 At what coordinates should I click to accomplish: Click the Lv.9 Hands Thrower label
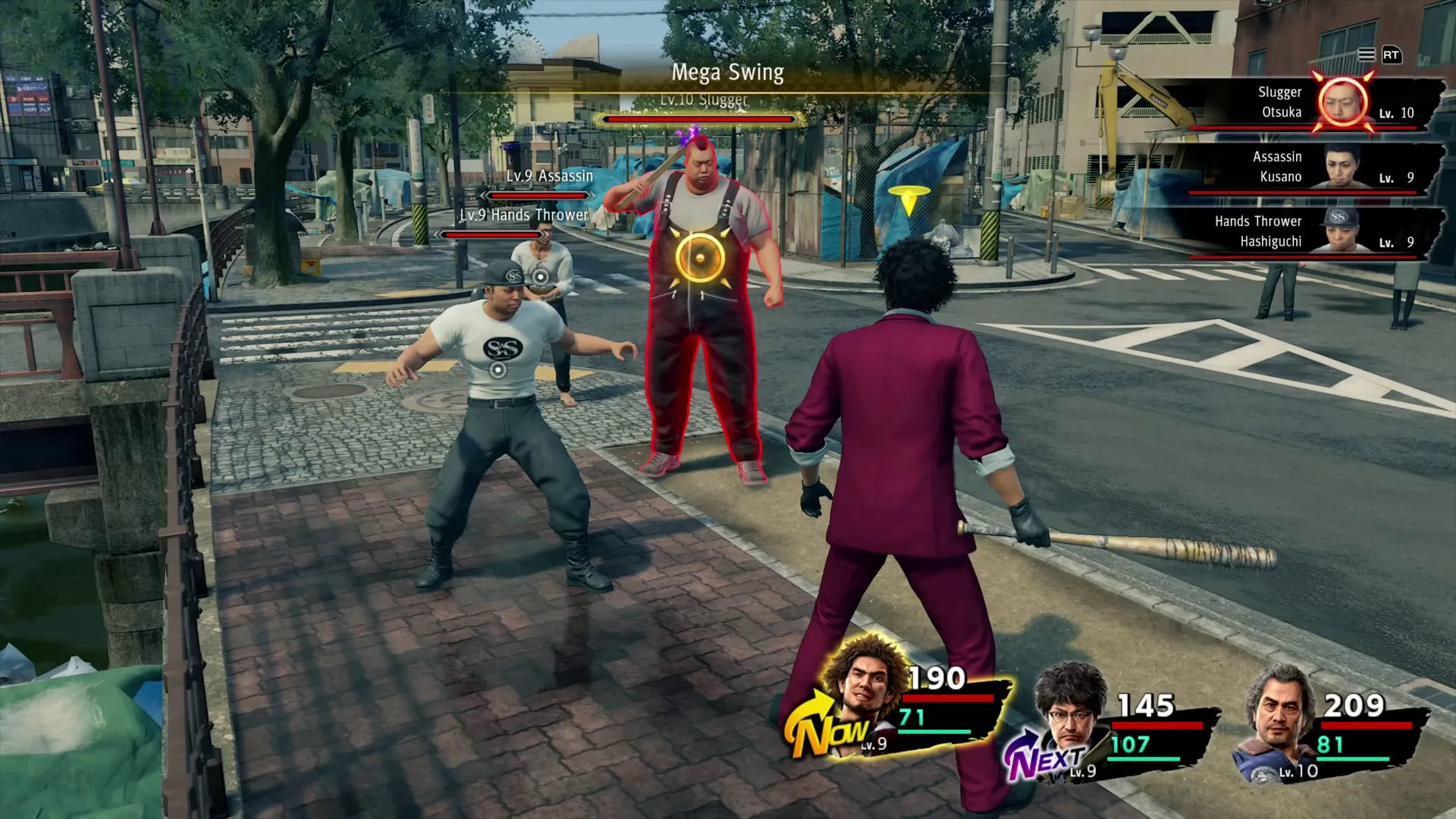(522, 215)
